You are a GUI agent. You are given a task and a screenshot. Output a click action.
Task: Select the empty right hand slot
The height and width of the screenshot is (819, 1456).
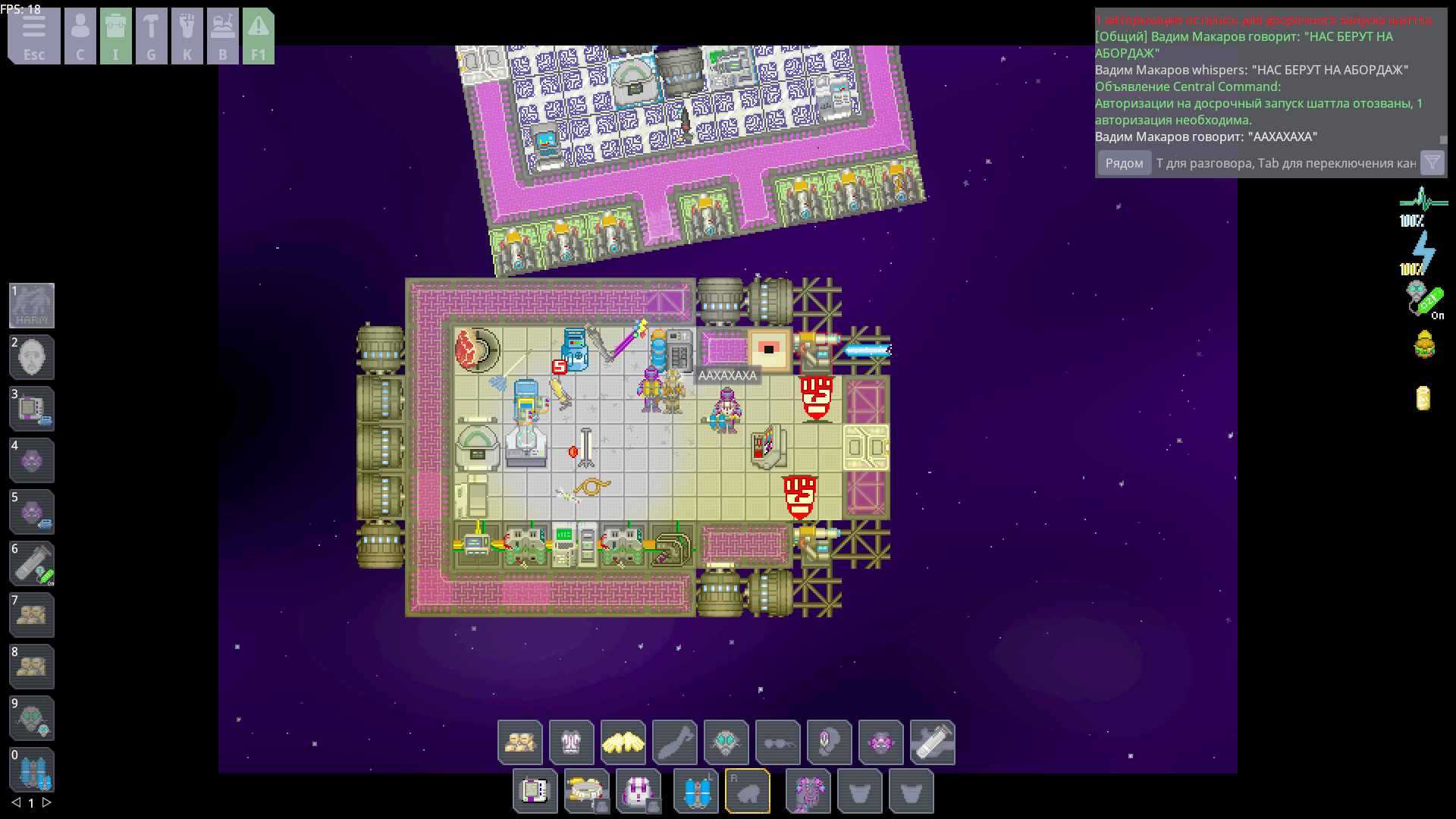[748, 792]
